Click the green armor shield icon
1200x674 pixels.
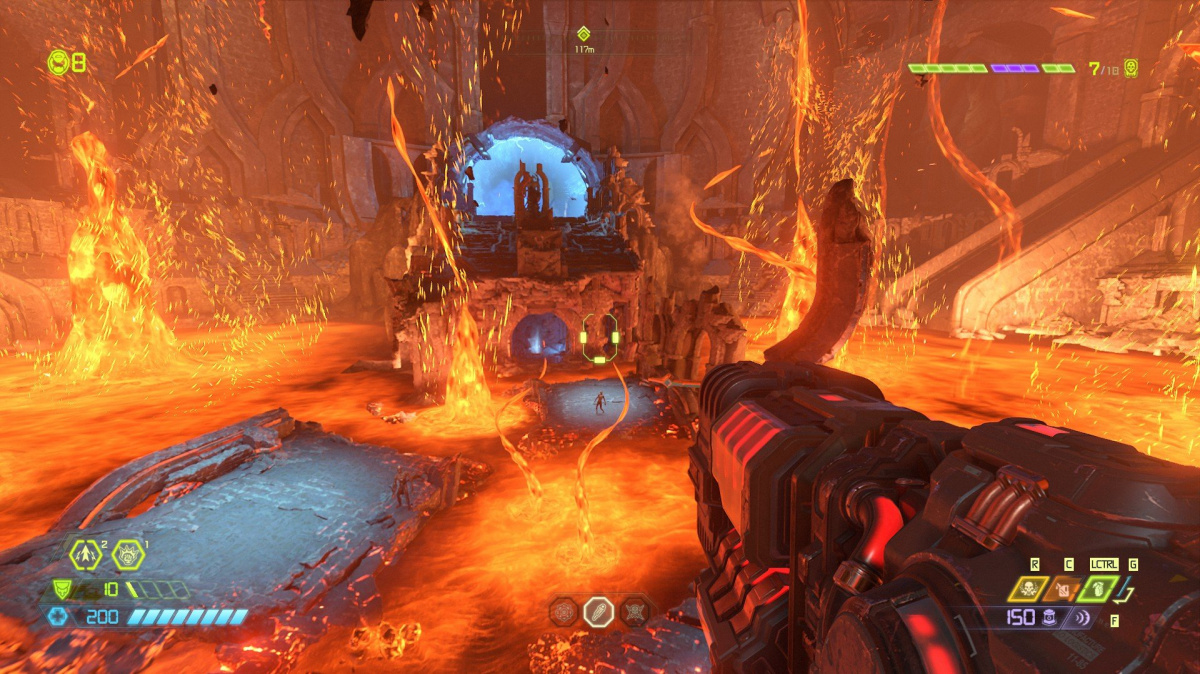tap(60, 590)
